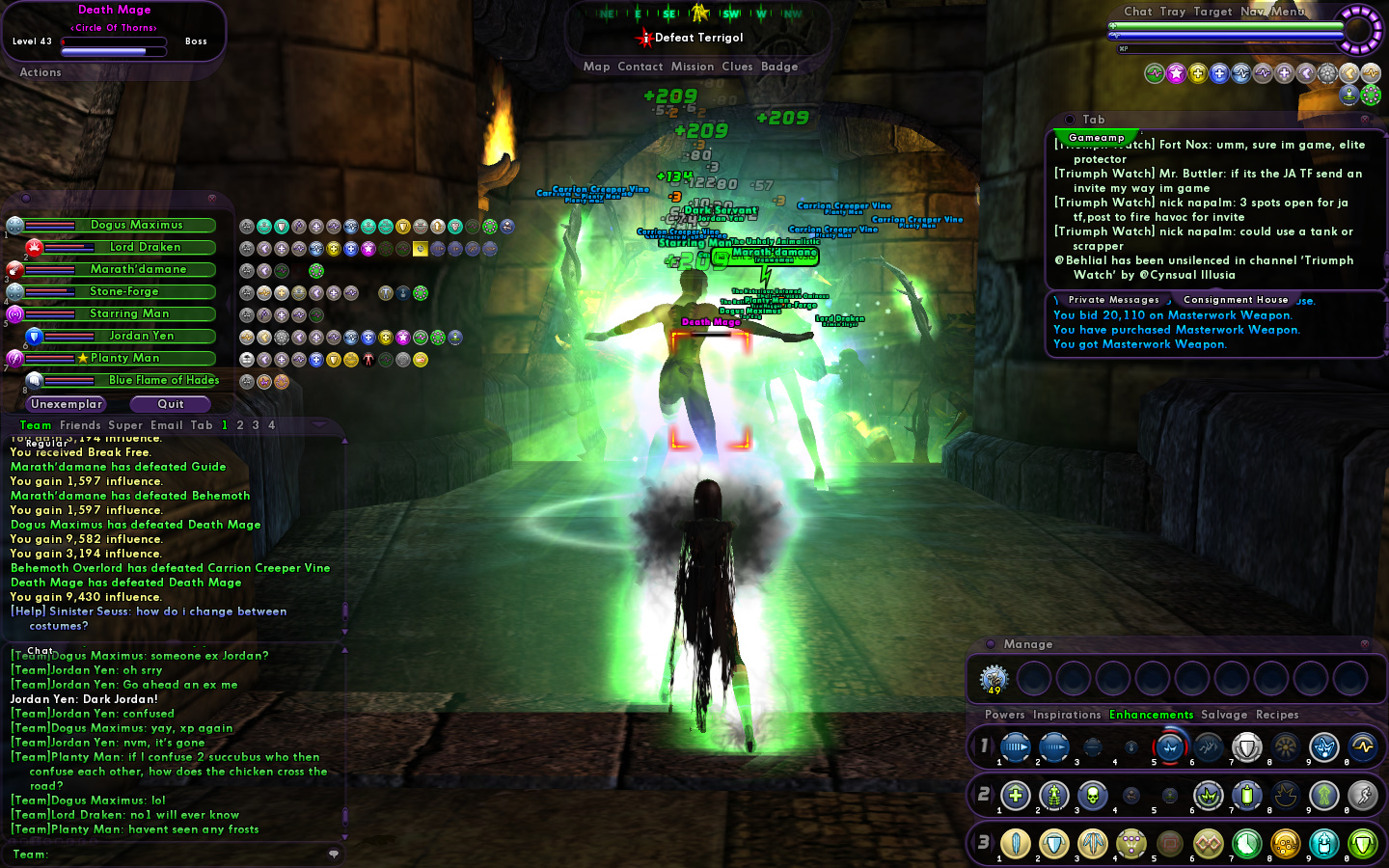Show the Mission panel

coord(693,67)
